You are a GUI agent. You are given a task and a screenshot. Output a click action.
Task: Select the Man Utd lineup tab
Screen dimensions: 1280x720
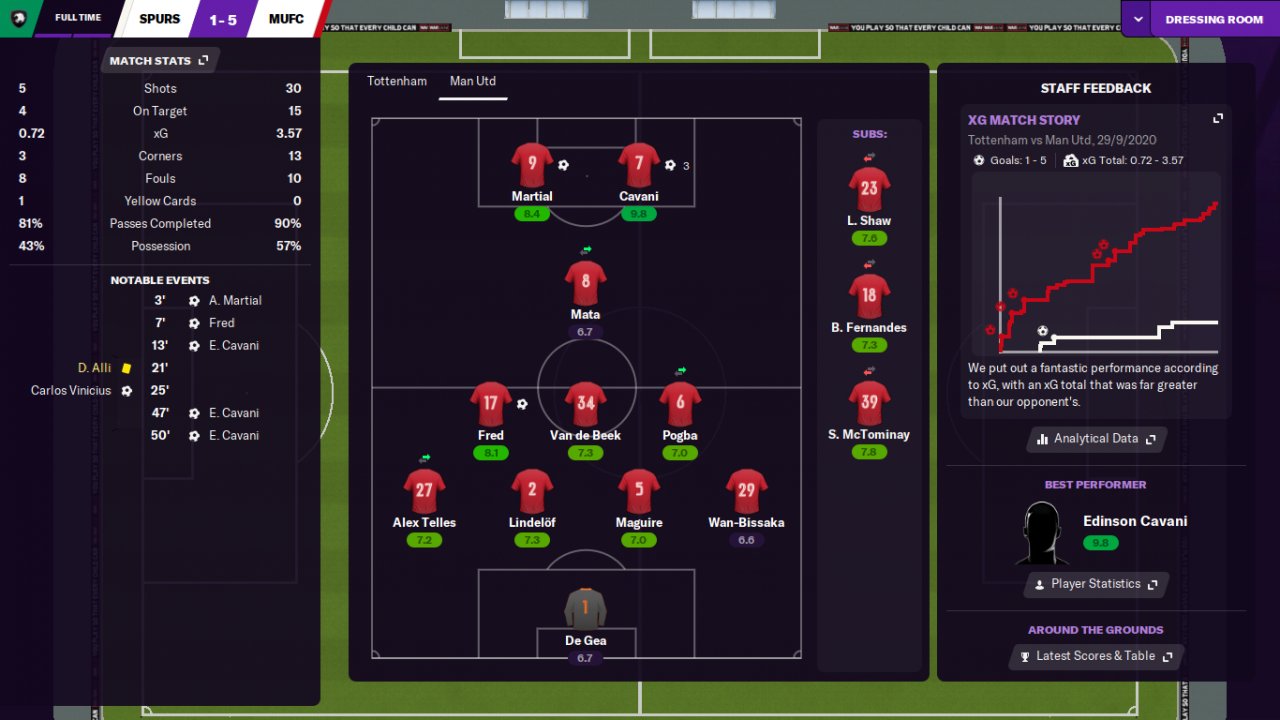click(x=473, y=81)
